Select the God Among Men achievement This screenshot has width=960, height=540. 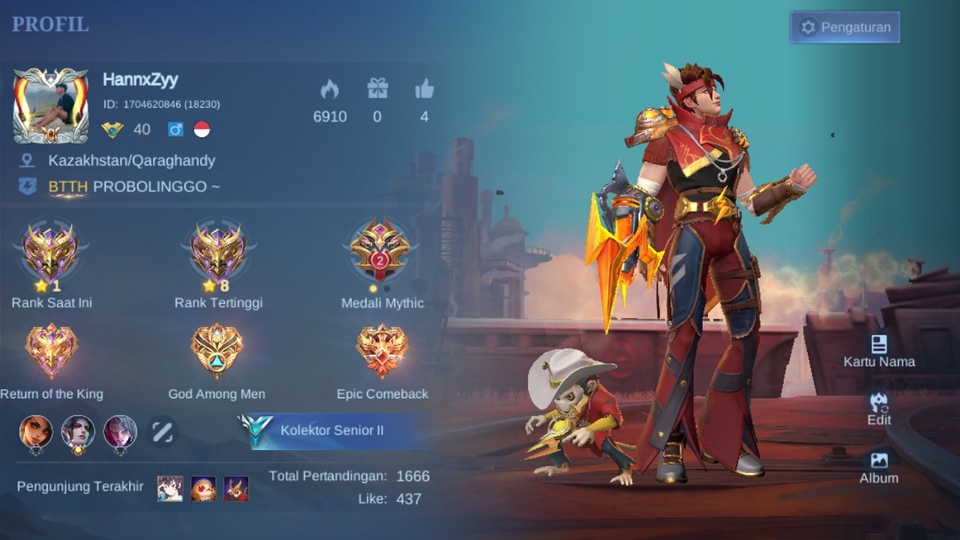(216, 352)
